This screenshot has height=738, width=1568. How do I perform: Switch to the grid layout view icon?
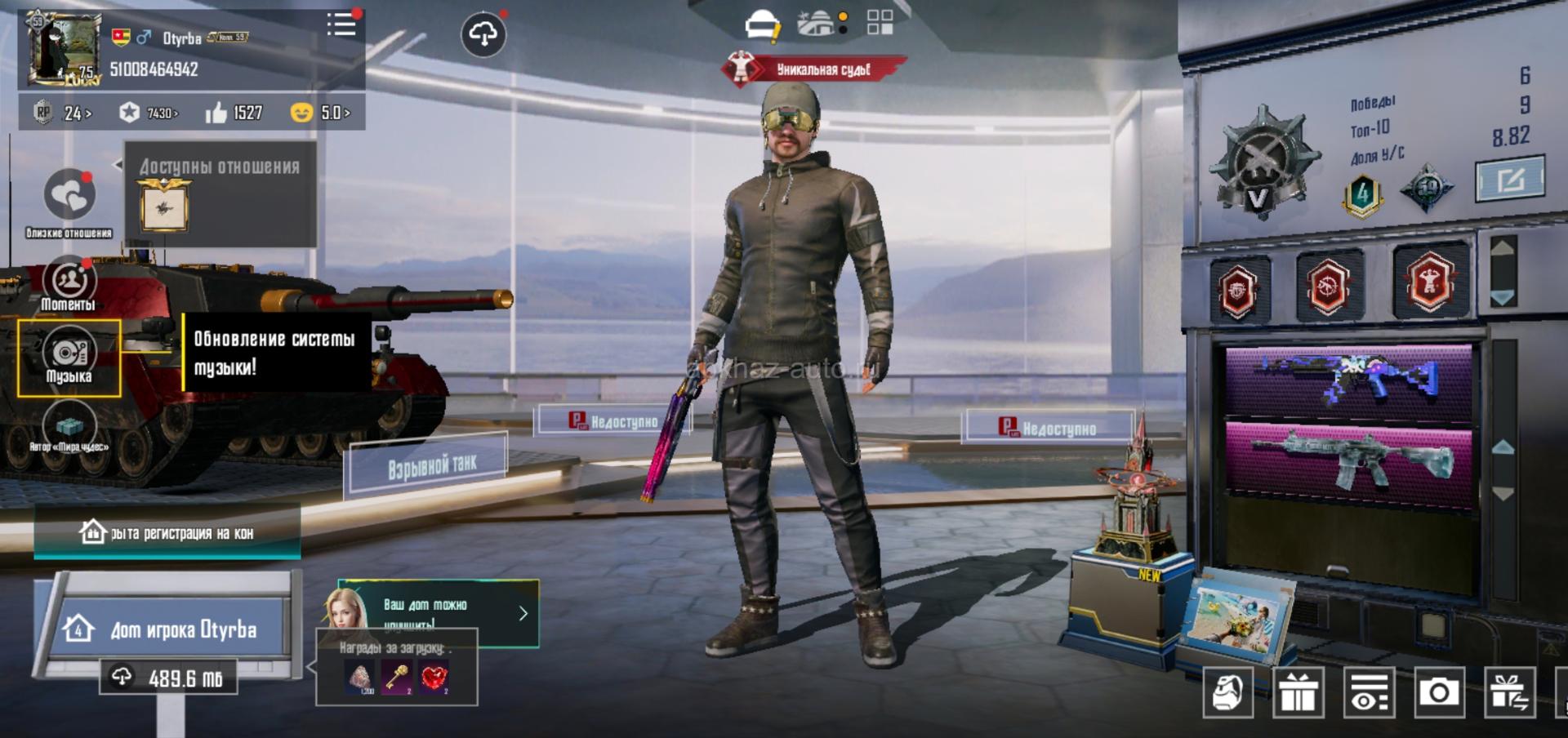[x=880, y=23]
